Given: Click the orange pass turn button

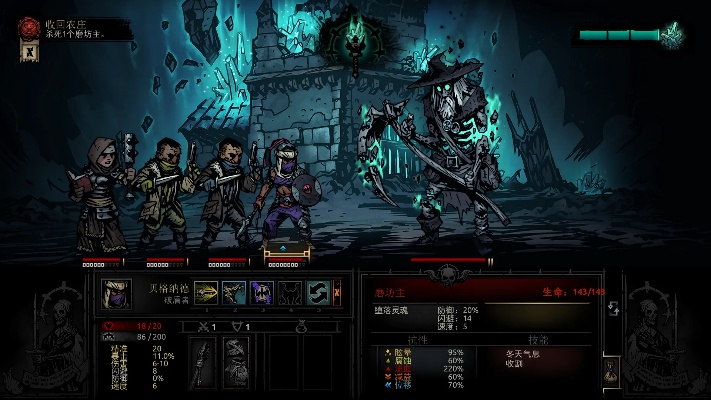Looking at the screenshot, I should (x=337, y=292).
